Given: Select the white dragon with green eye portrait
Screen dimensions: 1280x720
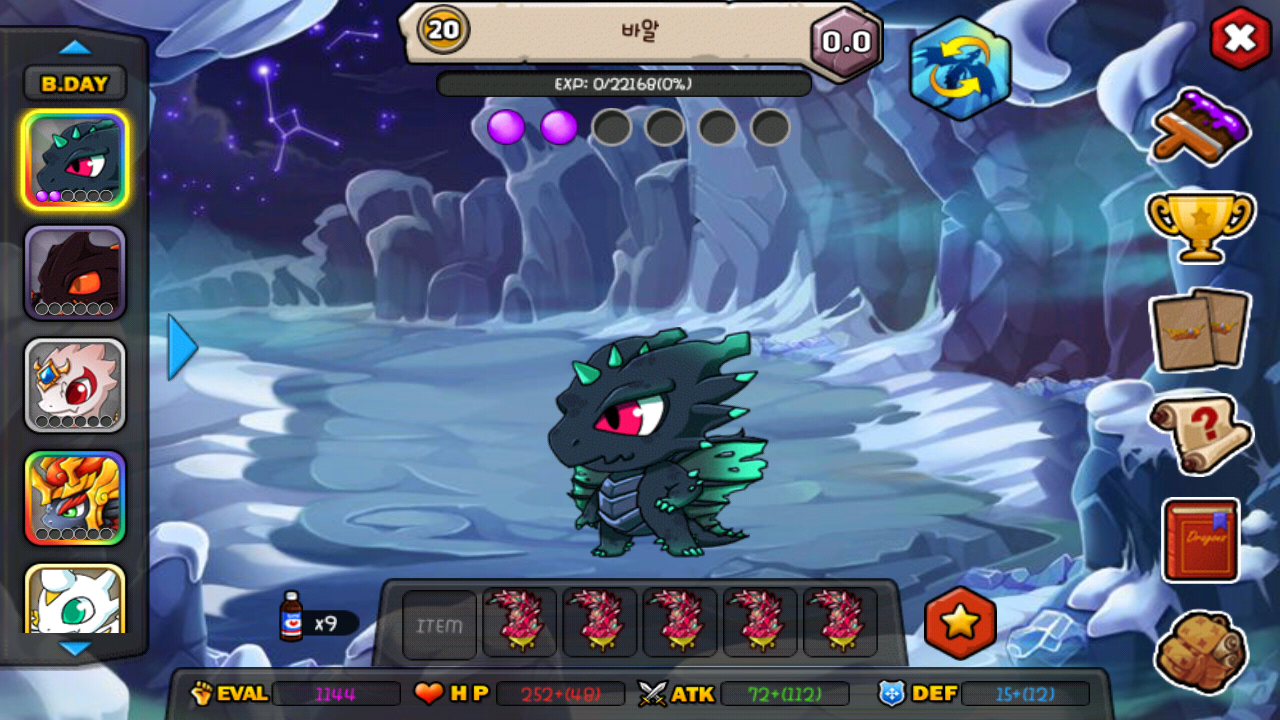Looking at the screenshot, I should pyautogui.click(x=75, y=600).
